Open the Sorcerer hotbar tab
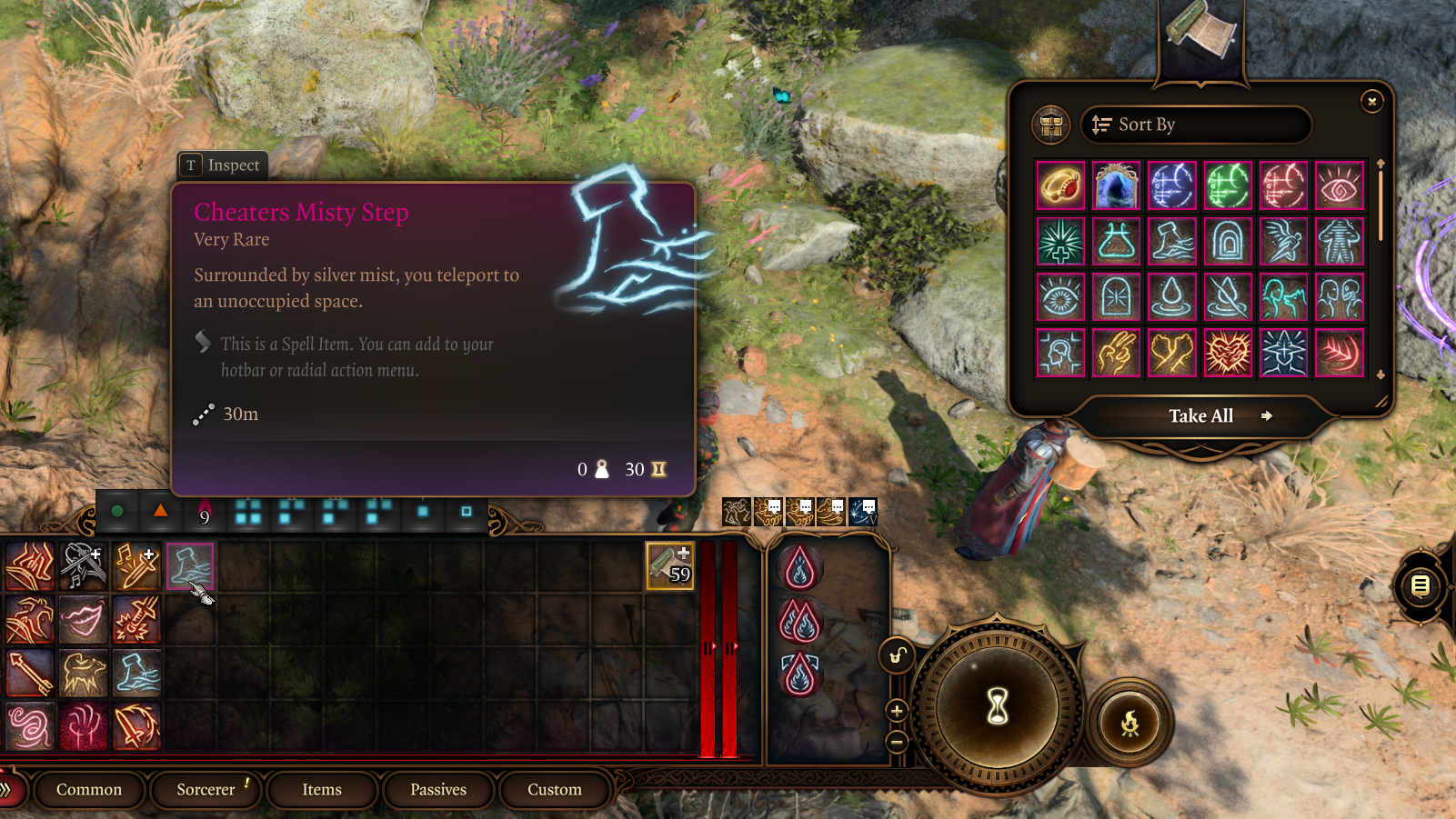 coord(206,789)
